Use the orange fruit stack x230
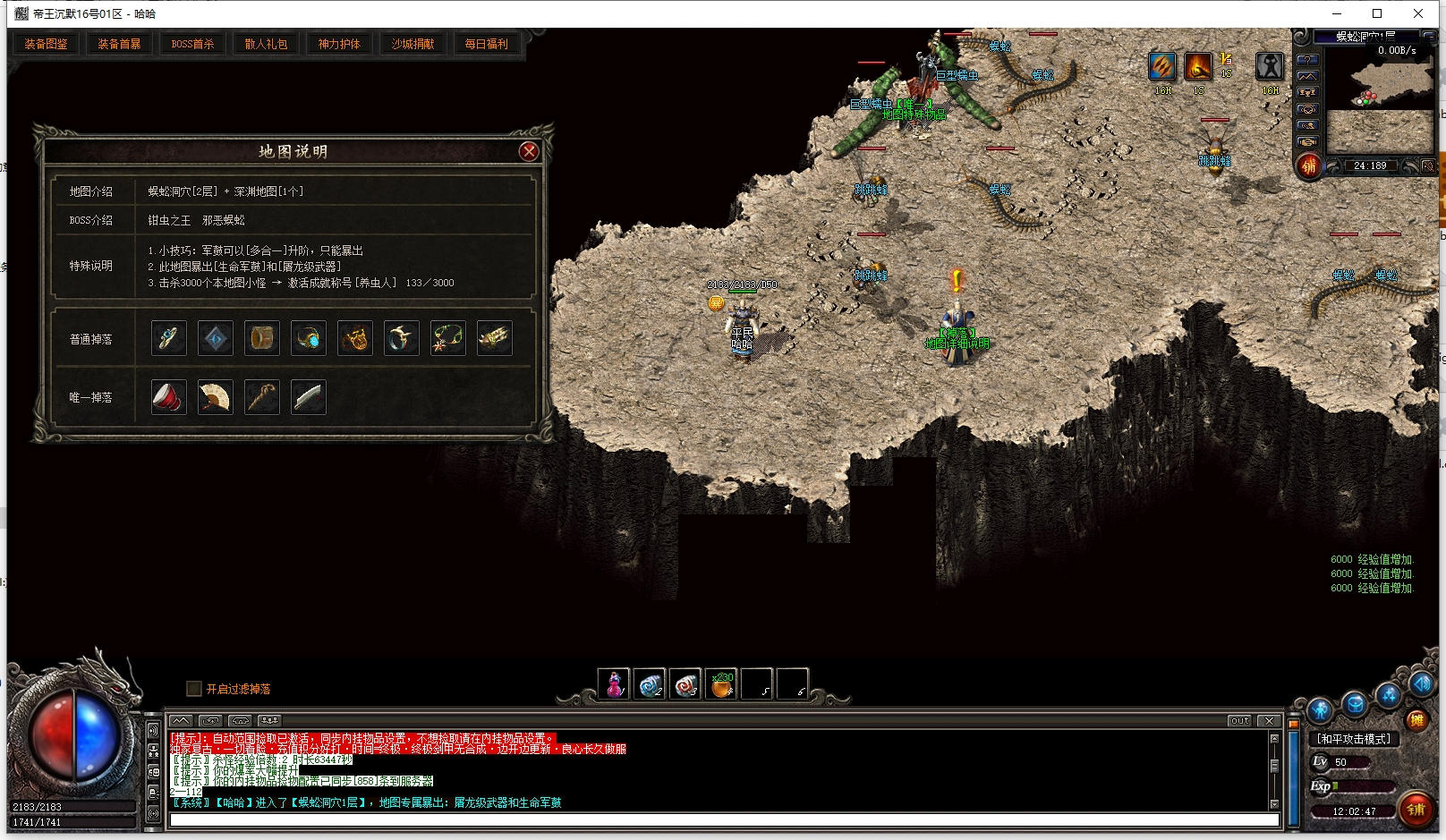1446x840 pixels. 721,685
